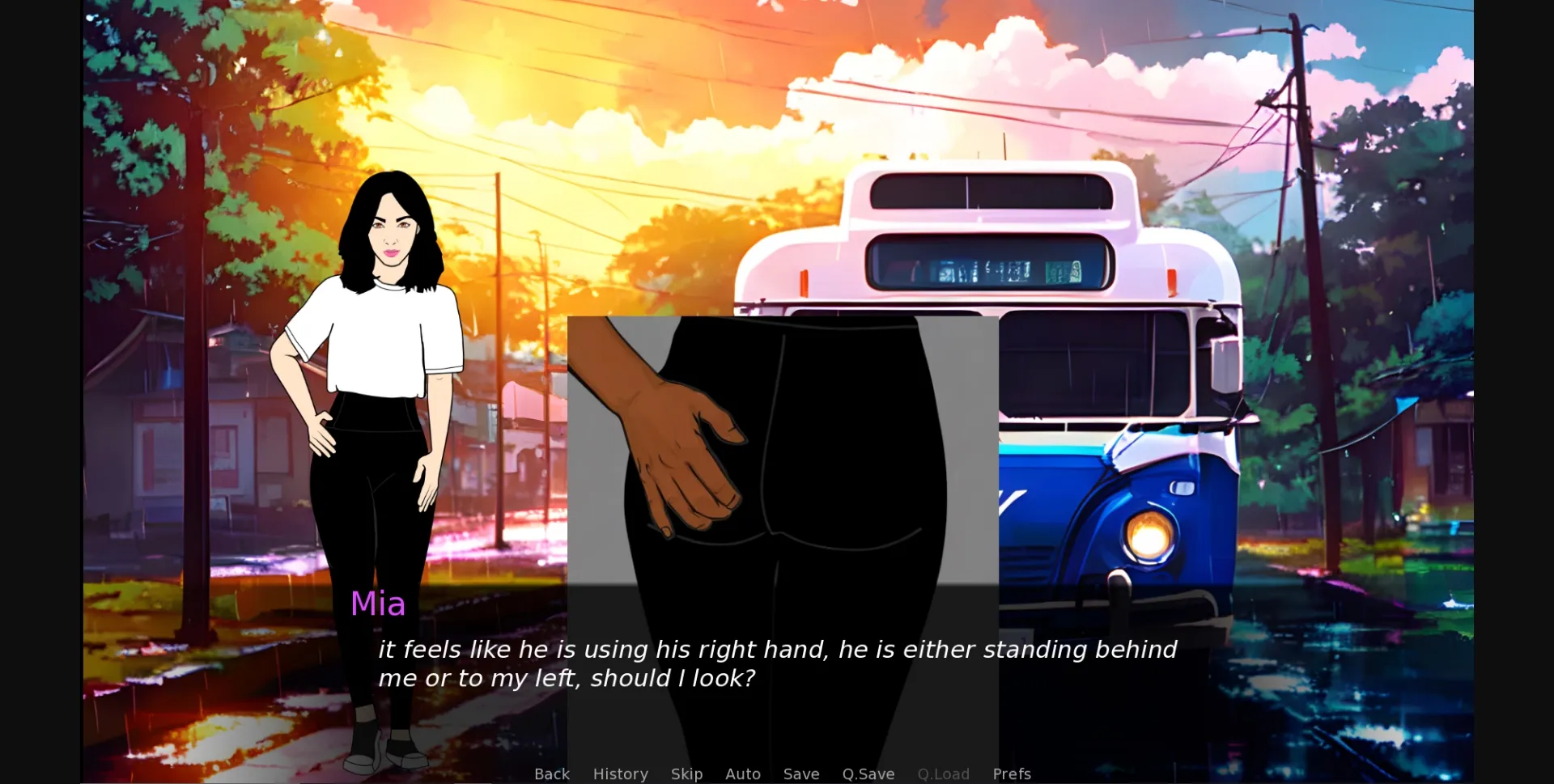Select Back at the bottom-left quick menu
The width and height of the screenshot is (1554, 784).
click(551, 773)
